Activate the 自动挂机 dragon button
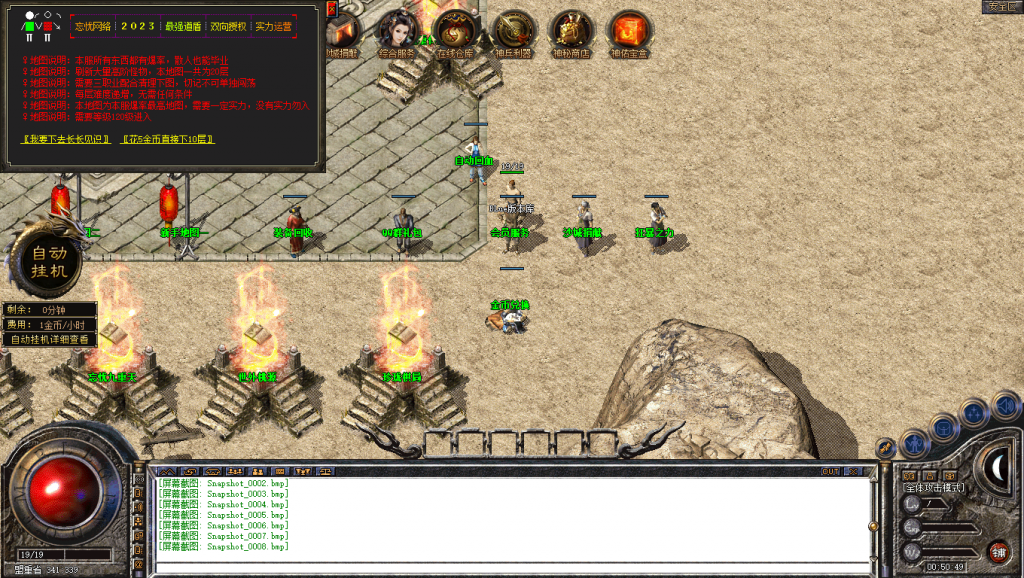Screen dimensions: 1024x578 coord(50,261)
